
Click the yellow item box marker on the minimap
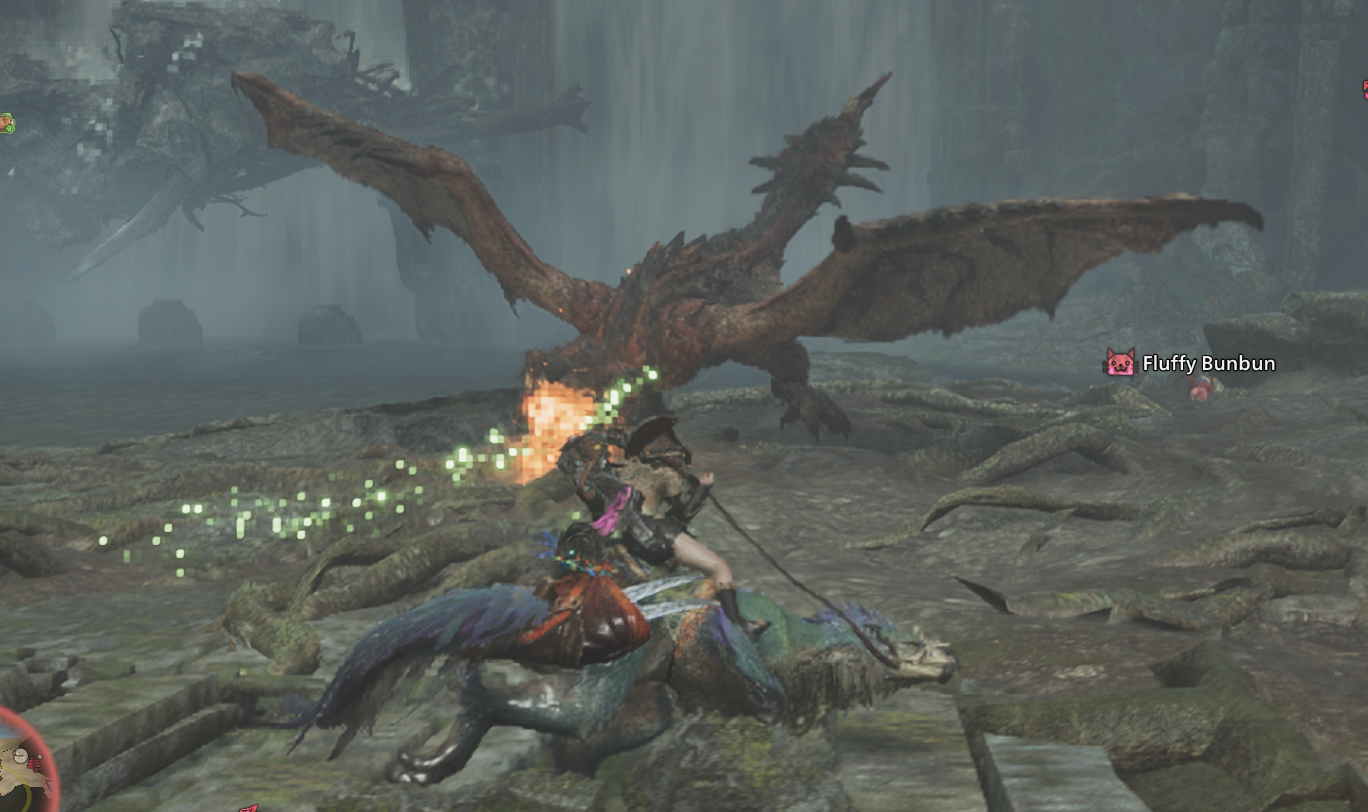40,755
